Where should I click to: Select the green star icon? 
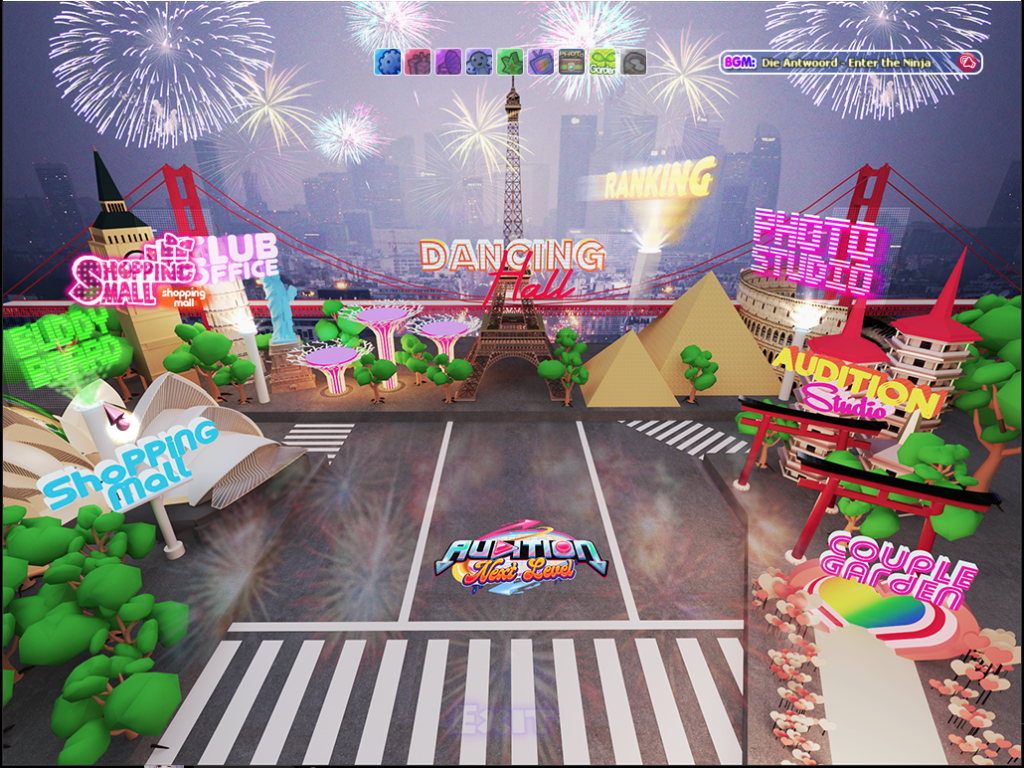(x=510, y=62)
